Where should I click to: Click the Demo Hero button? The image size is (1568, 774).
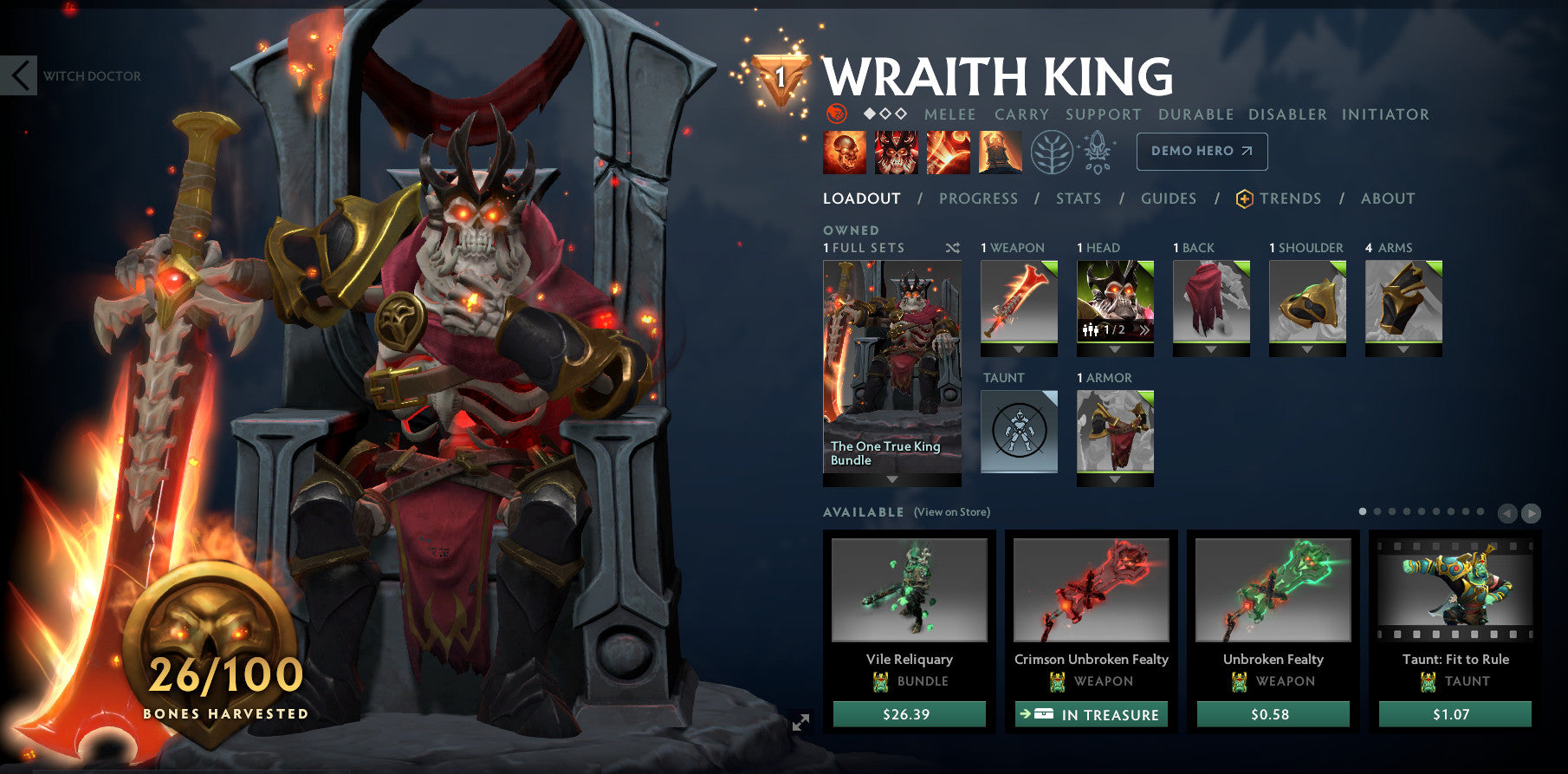coord(1201,150)
